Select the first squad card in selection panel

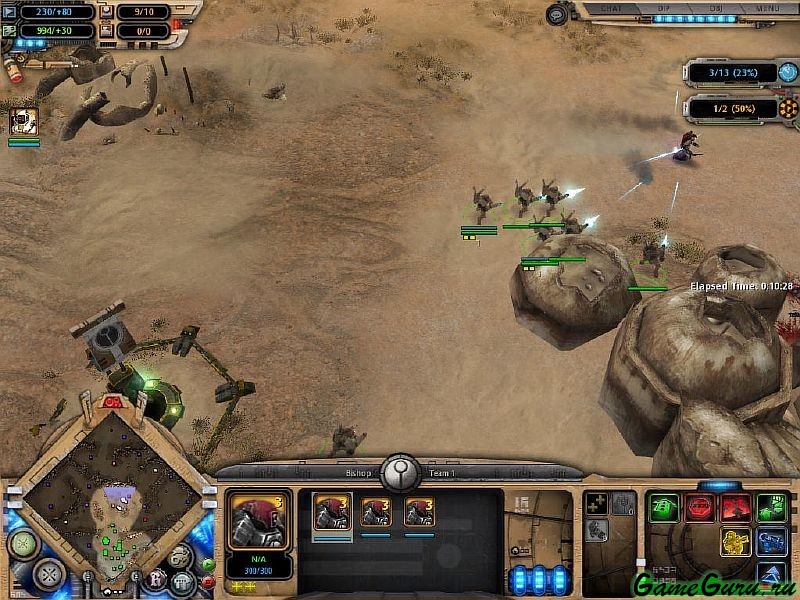coord(332,511)
